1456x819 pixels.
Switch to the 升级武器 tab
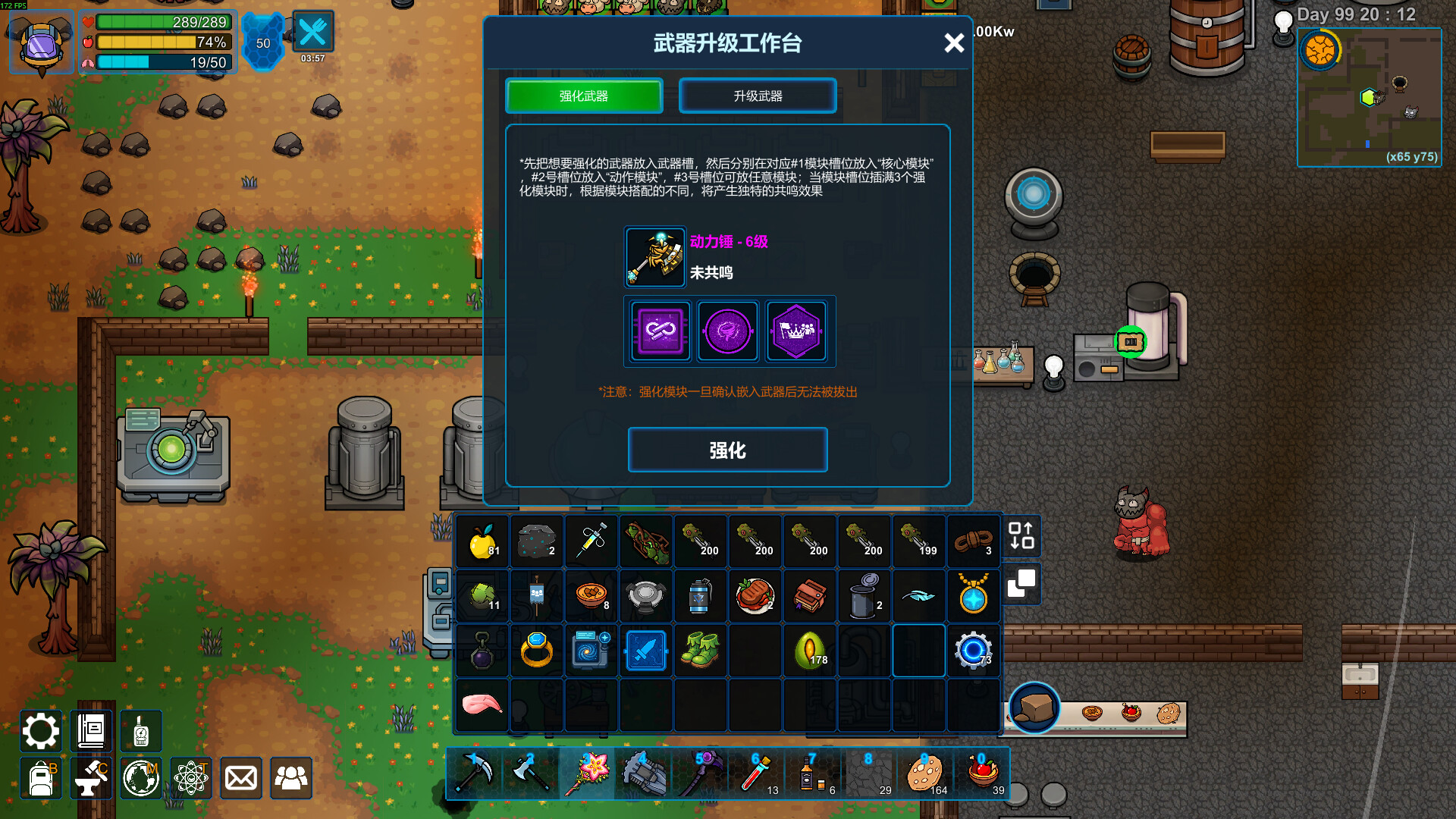[758, 96]
